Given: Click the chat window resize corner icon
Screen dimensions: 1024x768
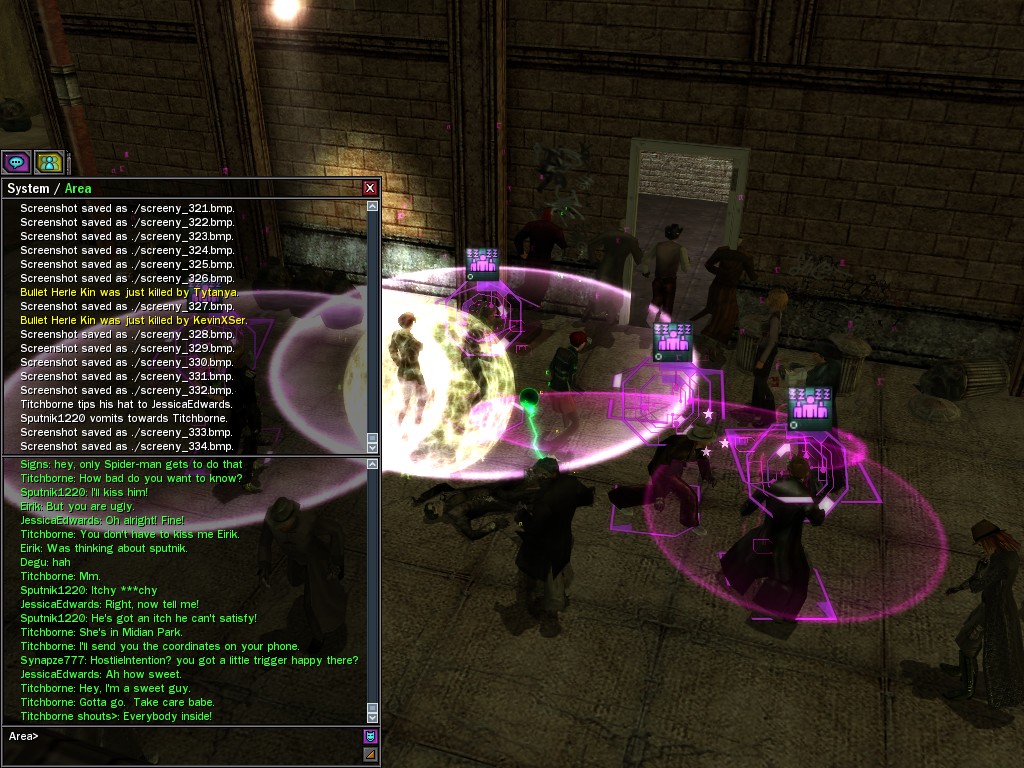Looking at the screenshot, I should (370, 754).
